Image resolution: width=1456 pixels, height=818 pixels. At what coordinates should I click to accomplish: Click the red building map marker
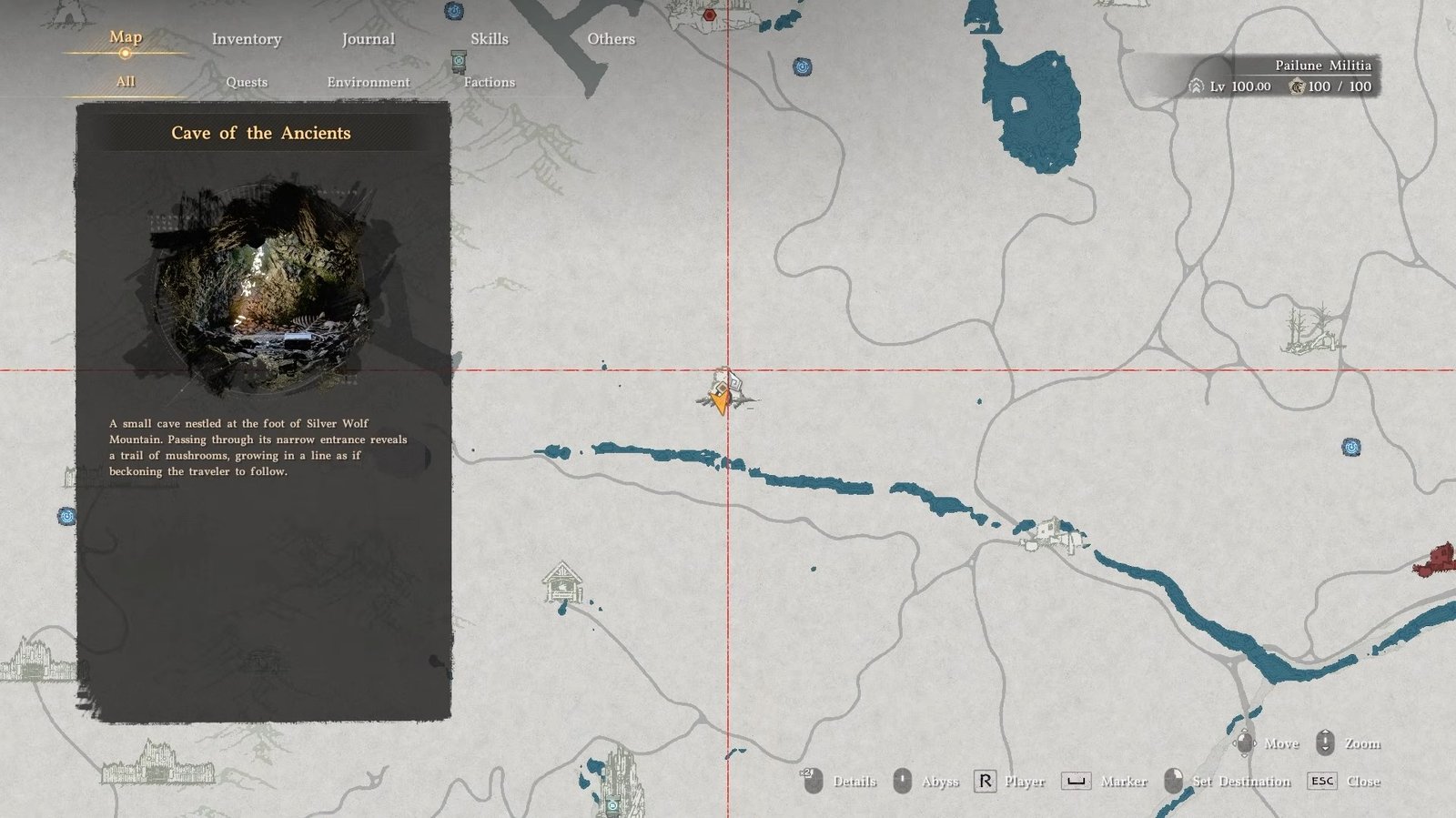[1435, 559]
